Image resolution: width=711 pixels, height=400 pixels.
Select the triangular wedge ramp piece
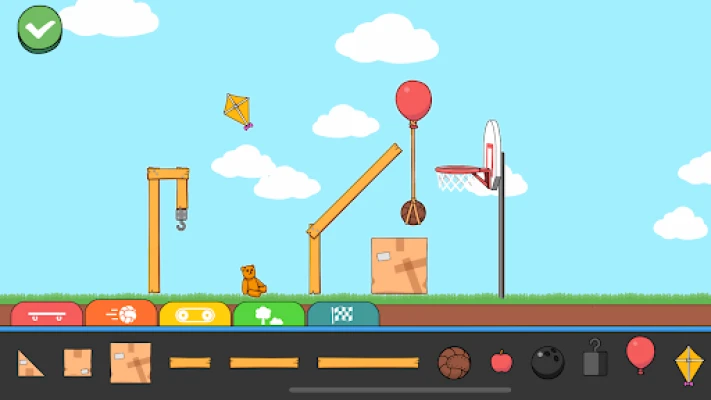30,364
